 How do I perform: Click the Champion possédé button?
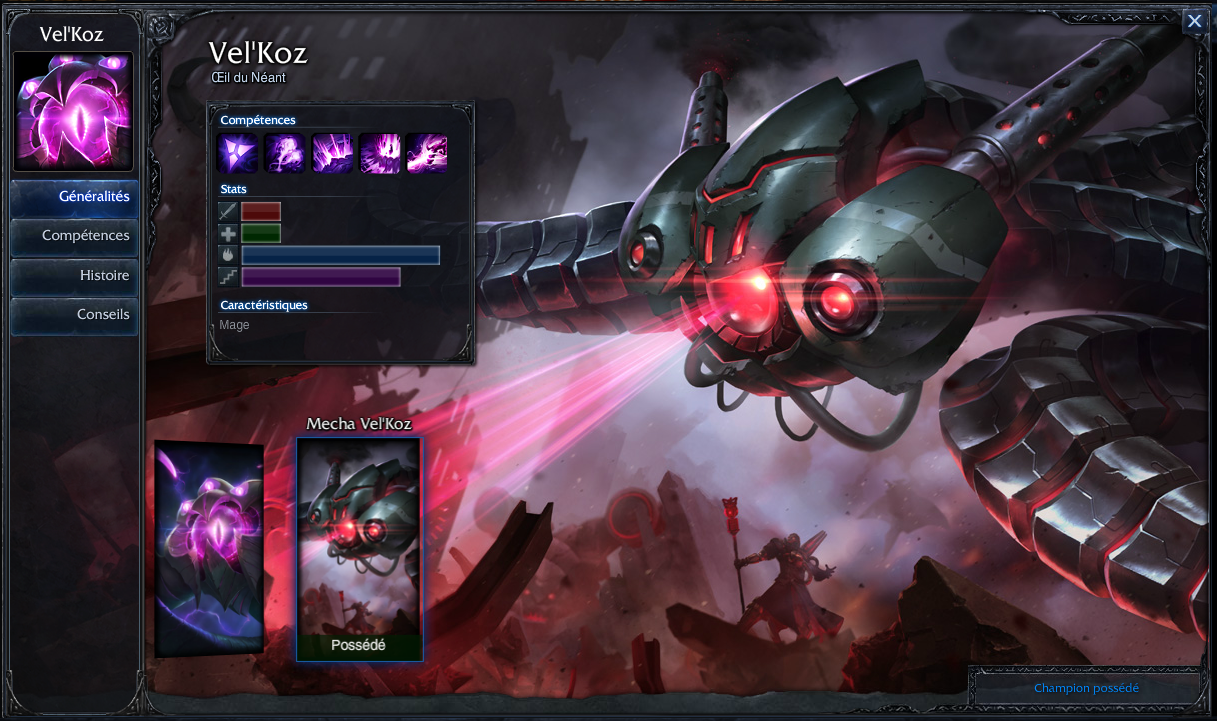click(x=1086, y=688)
